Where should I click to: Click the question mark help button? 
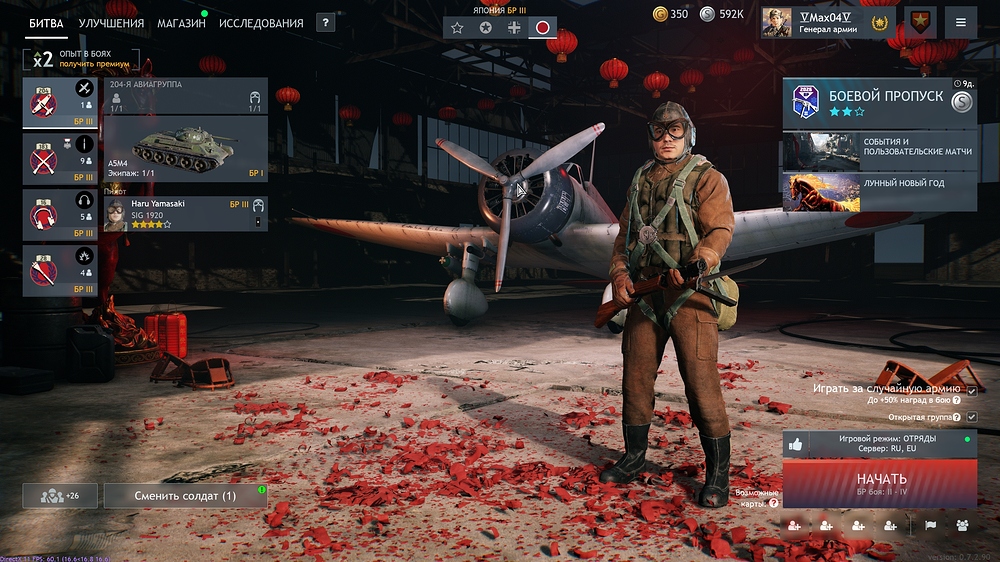tap(325, 22)
